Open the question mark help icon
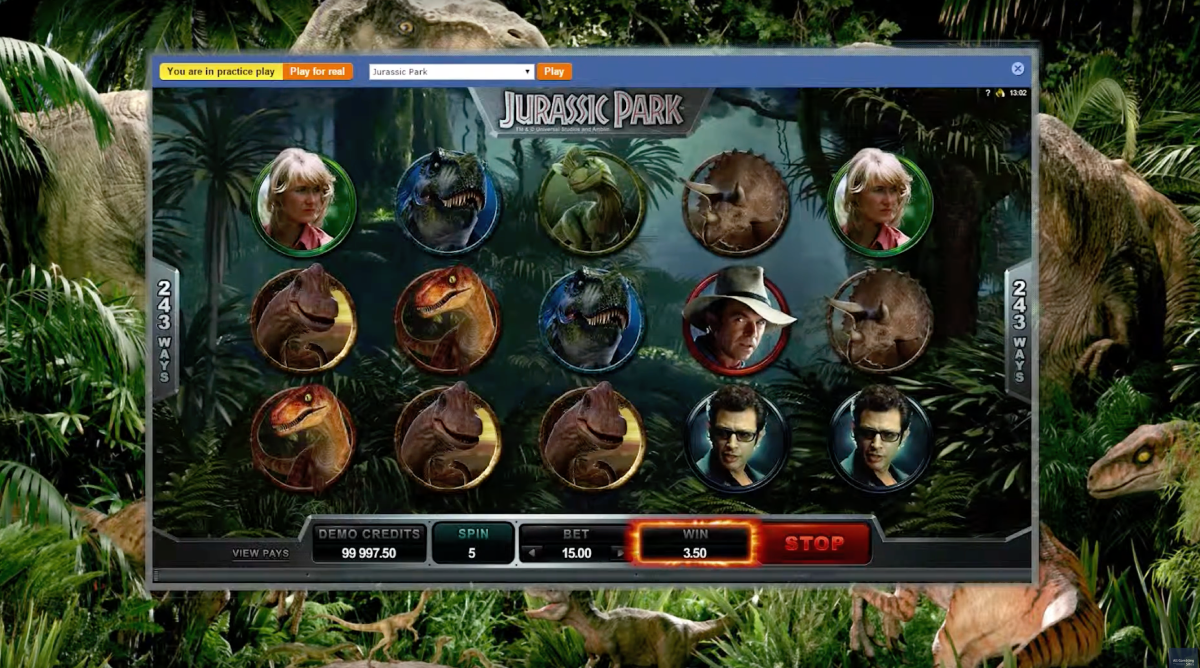The image size is (1200, 668). pos(988,93)
